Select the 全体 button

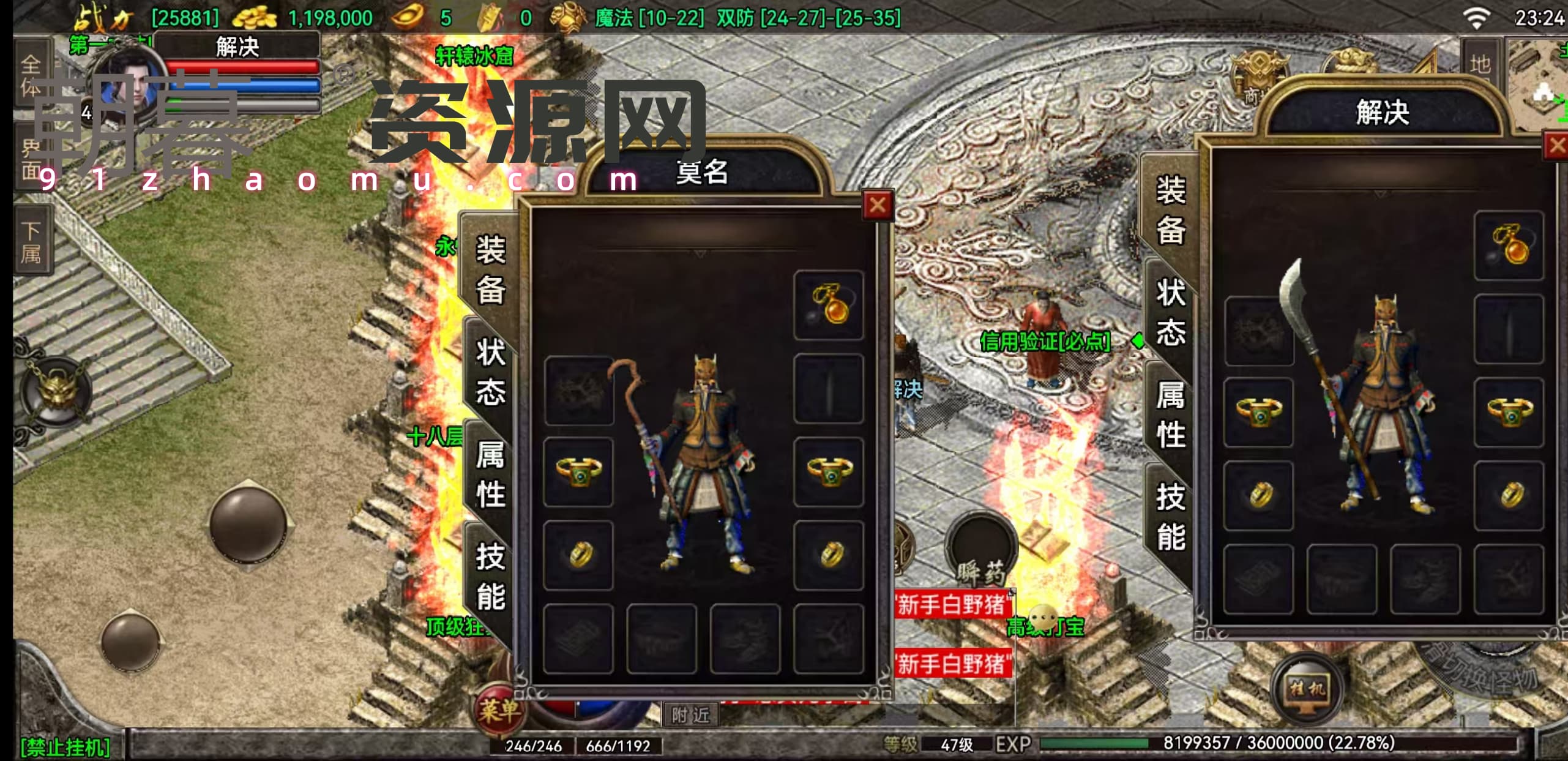[31, 75]
